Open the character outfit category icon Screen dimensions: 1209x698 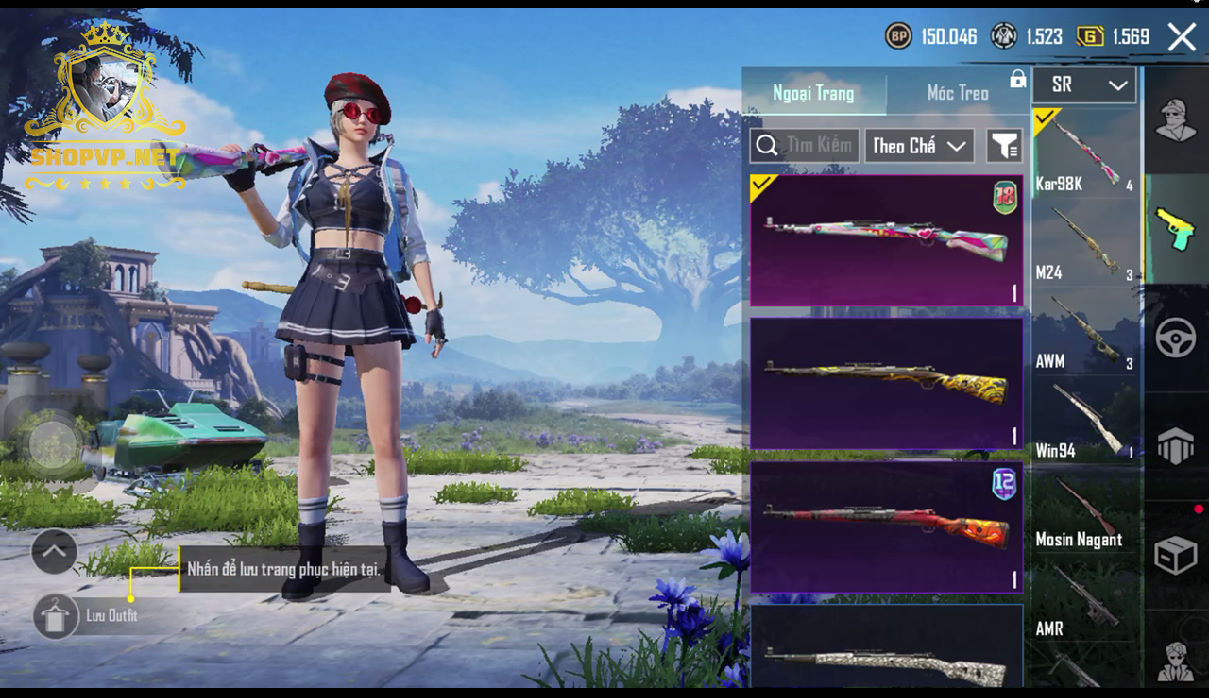click(x=1176, y=121)
